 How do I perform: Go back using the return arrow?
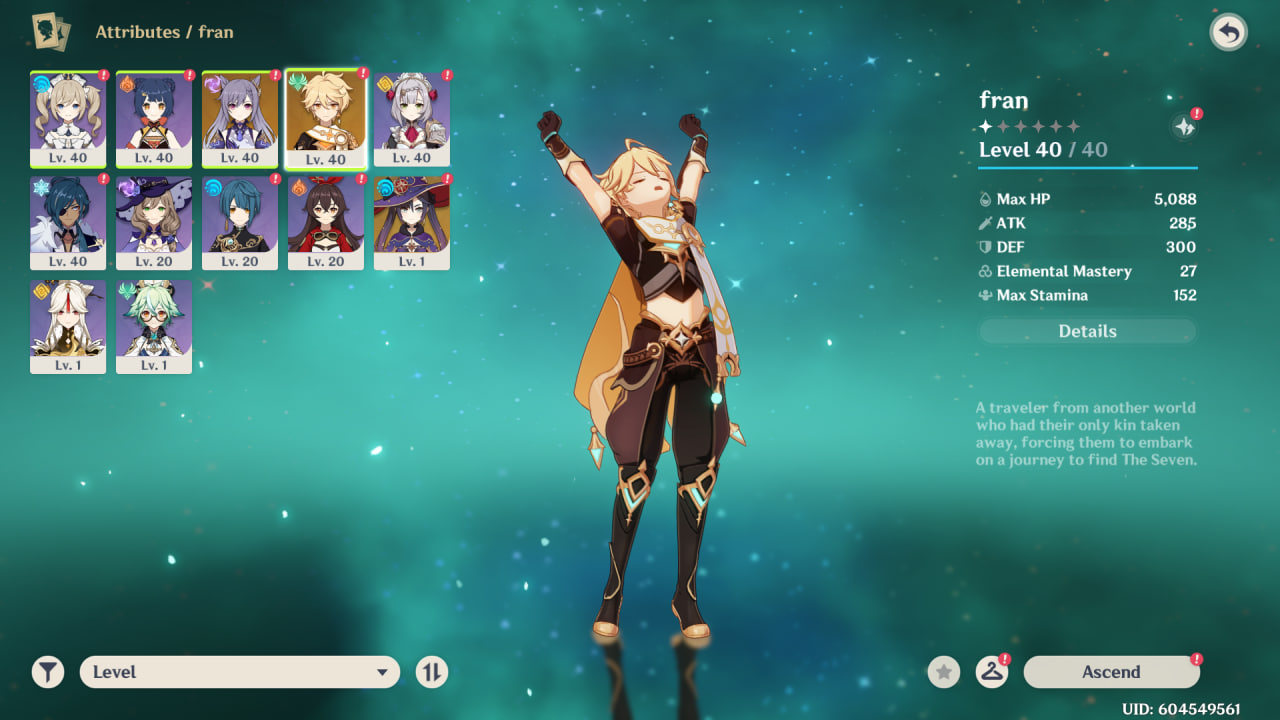(1228, 33)
